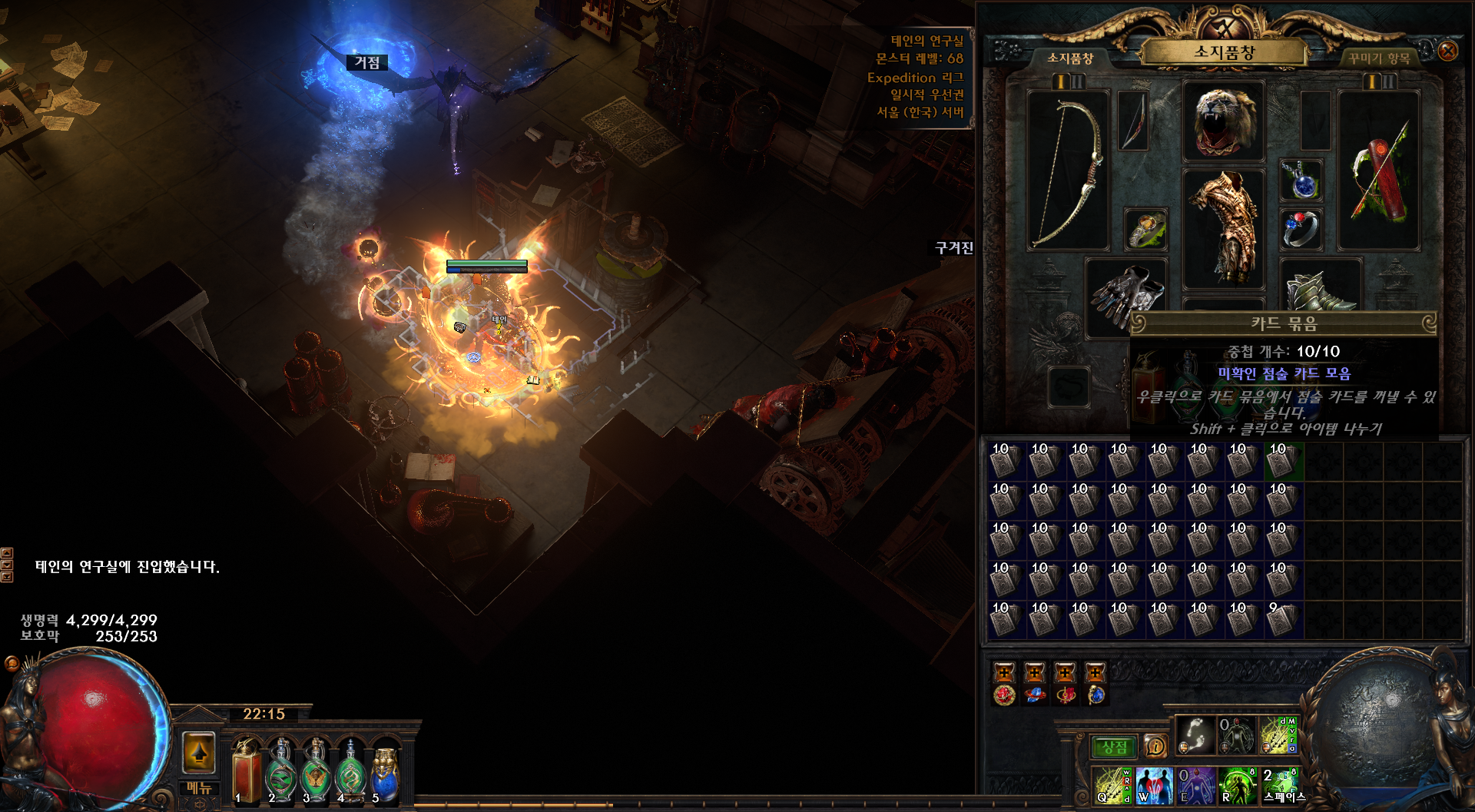Image resolution: width=1475 pixels, height=812 pixels.
Task: Open the green 상점 shop button
Action: 1114,747
